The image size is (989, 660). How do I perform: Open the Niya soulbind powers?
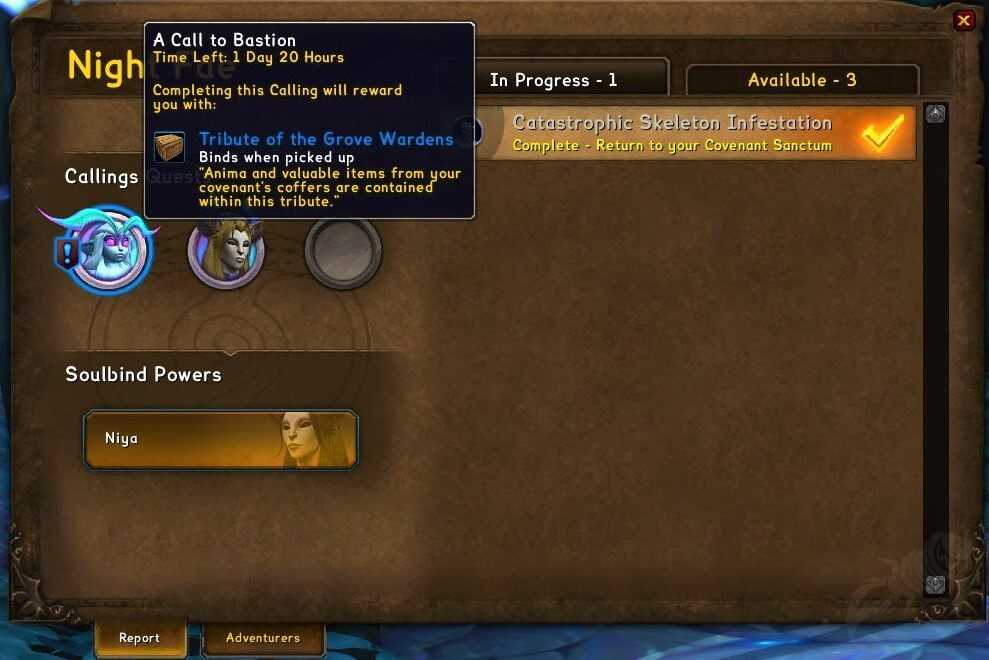pos(220,439)
